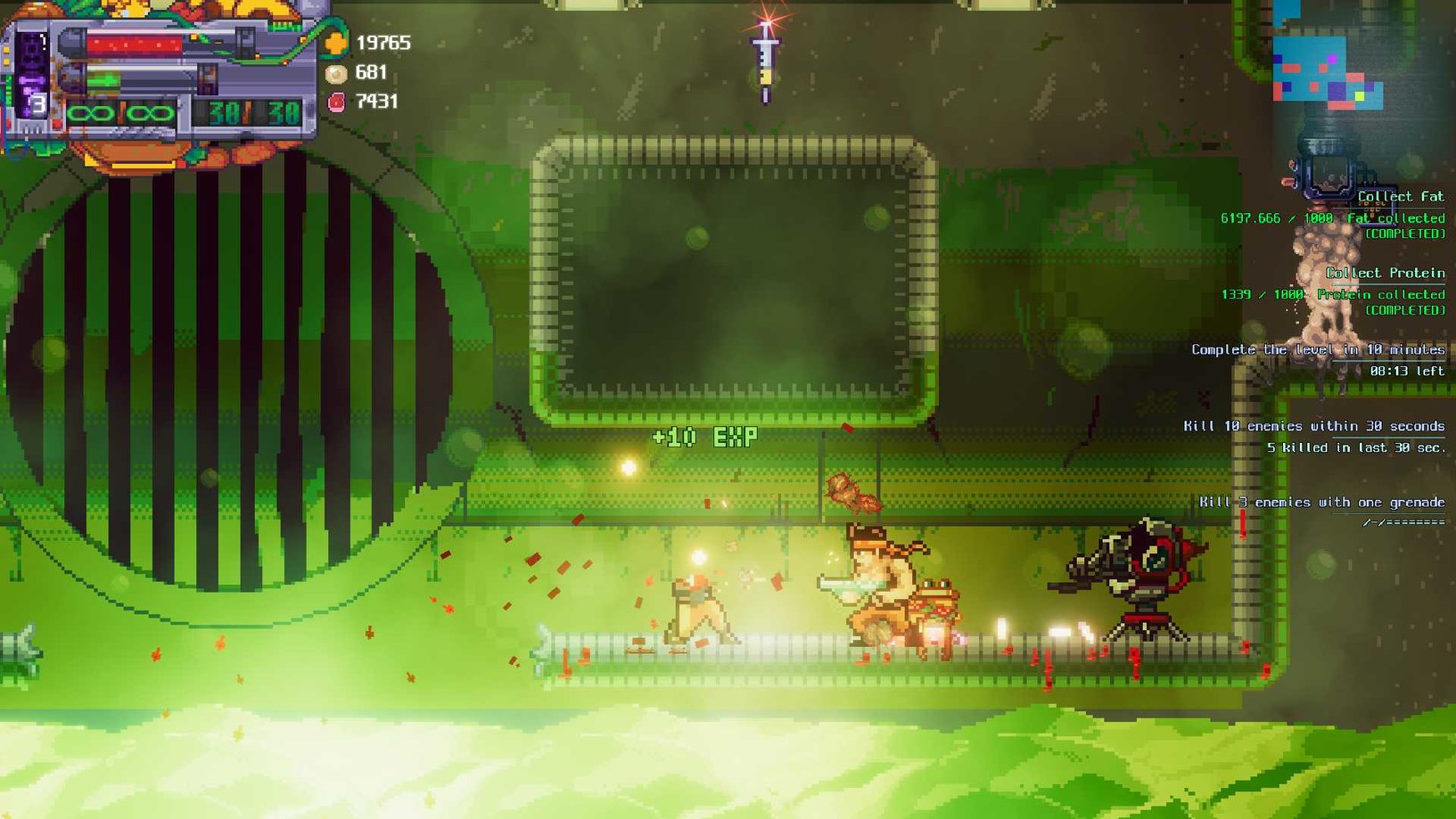Click the beige fat resource icon

pyautogui.click(x=336, y=73)
